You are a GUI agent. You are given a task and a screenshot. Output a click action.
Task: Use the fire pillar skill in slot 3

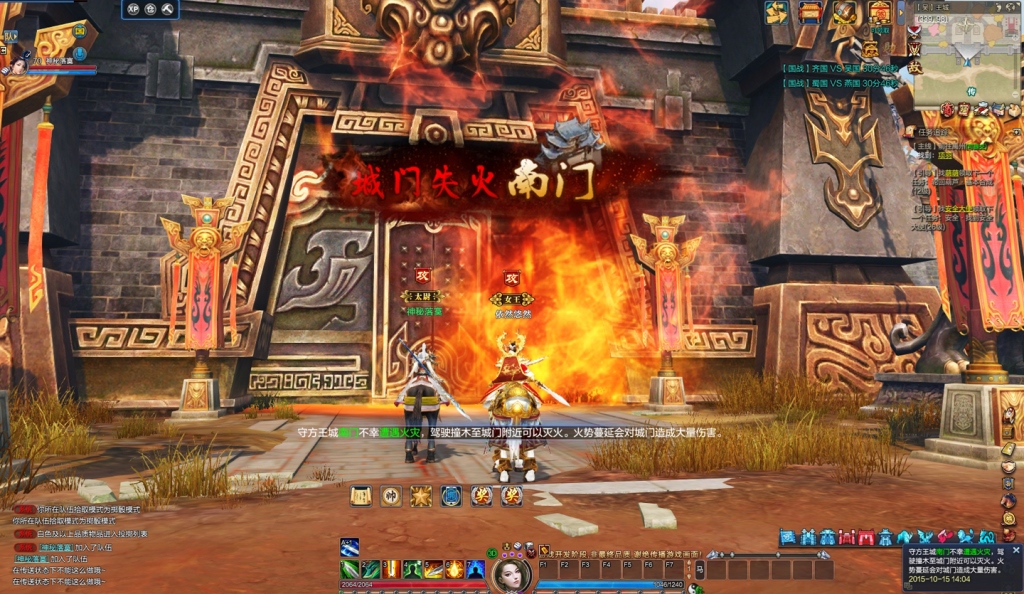391,569
